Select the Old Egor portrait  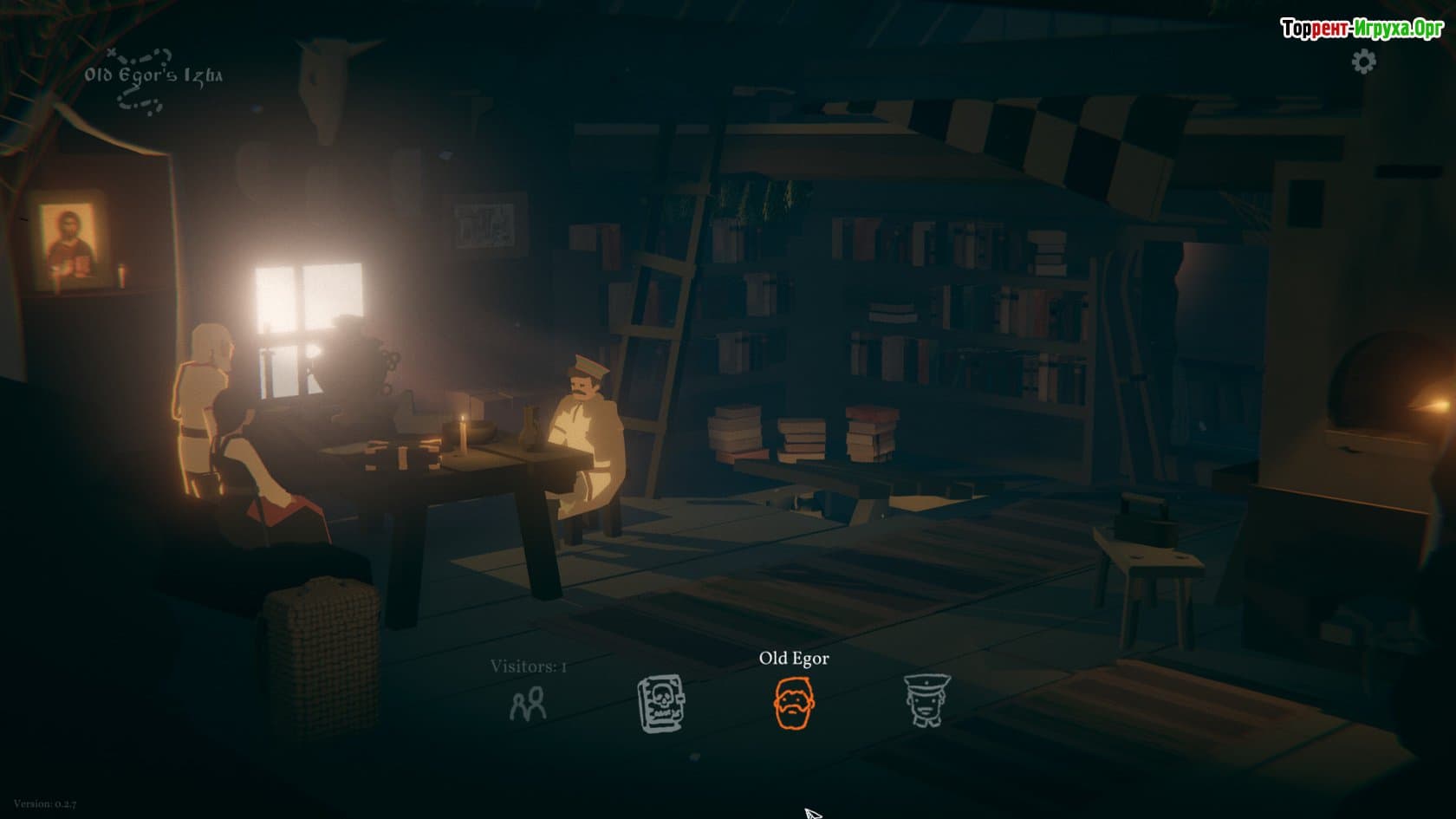(x=794, y=702)
